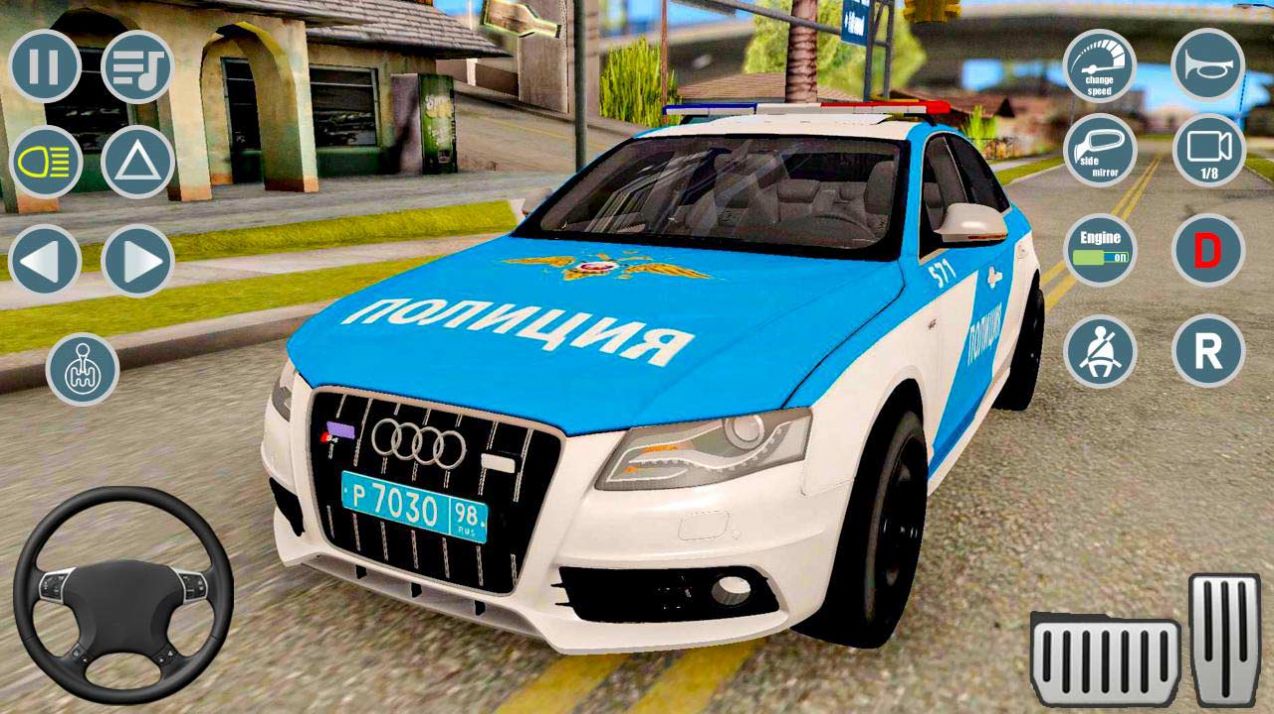Screen dimensions: 1274x714
Task: Select Drive gear D
Action: coord(1208,250)
